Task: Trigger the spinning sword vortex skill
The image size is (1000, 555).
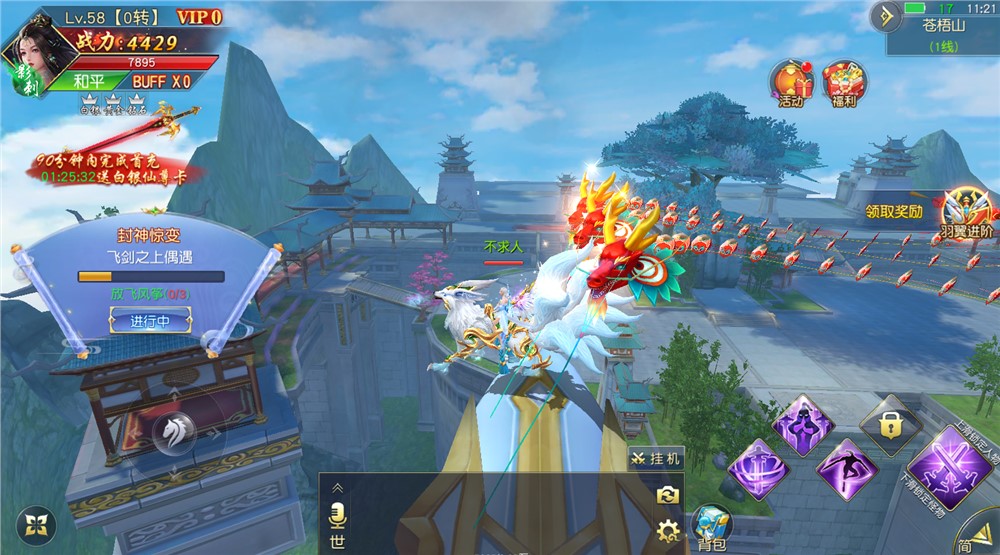Action: [x=758, y=468]
